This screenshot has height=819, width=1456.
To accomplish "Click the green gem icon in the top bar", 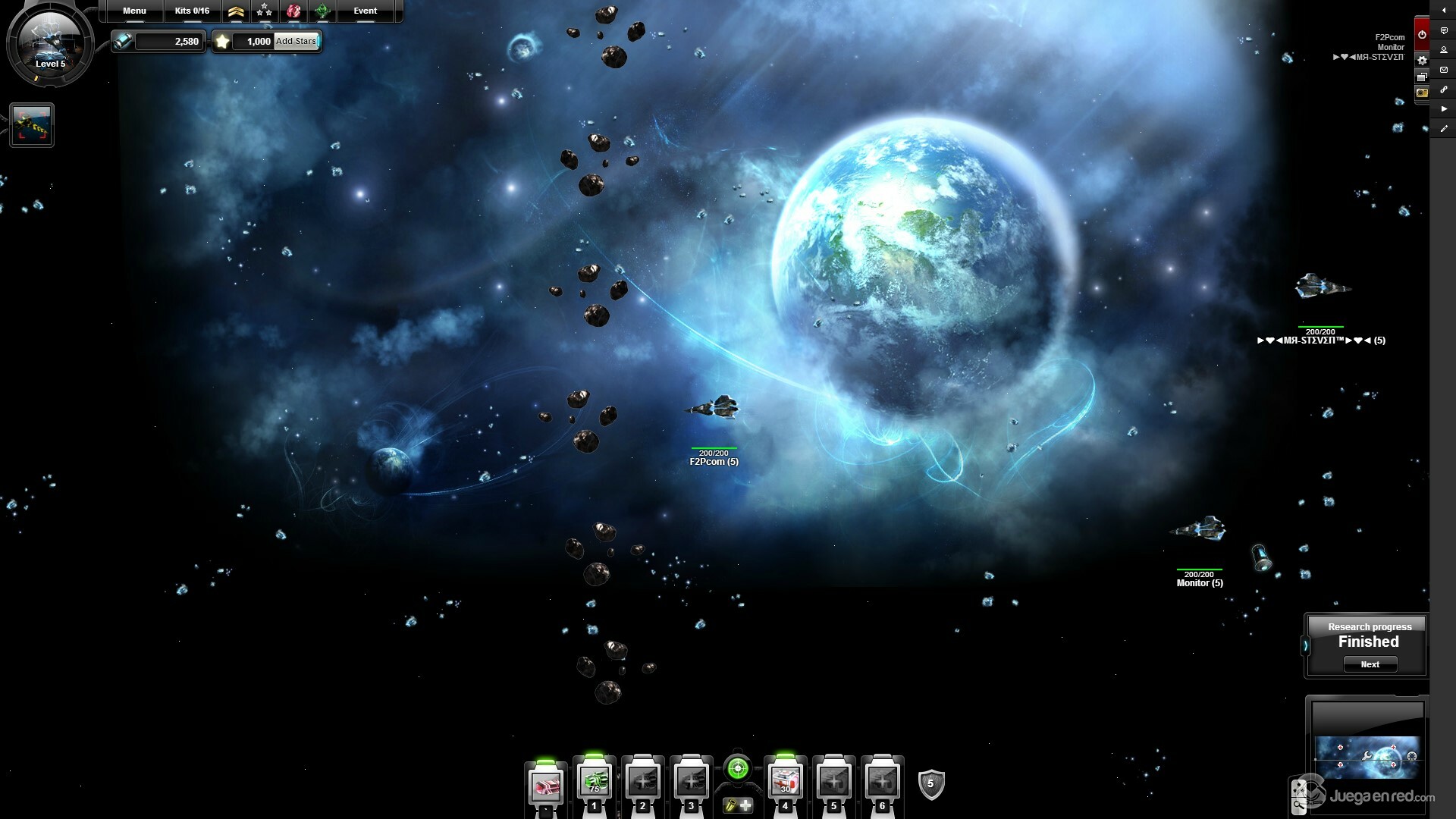I will [322, 11].
